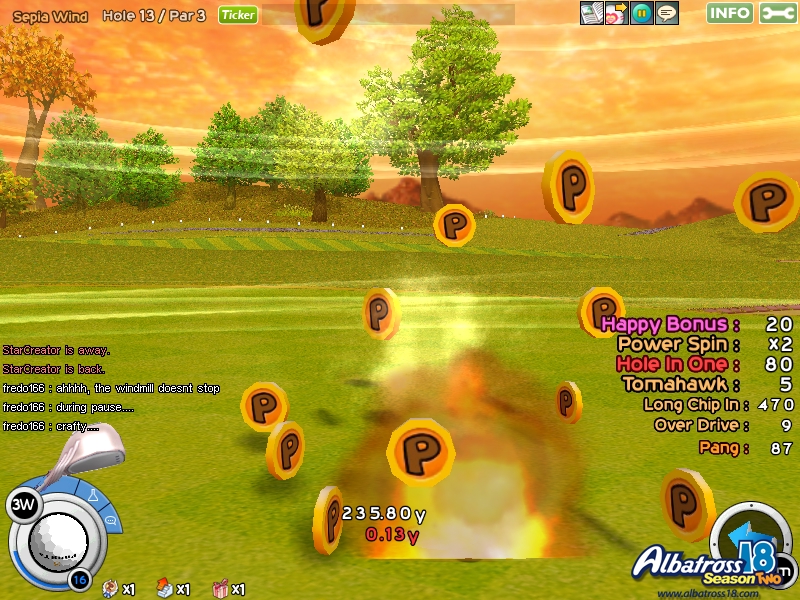Use the character doll item slot
800x600 pixels.
click(x=109, y=588)
